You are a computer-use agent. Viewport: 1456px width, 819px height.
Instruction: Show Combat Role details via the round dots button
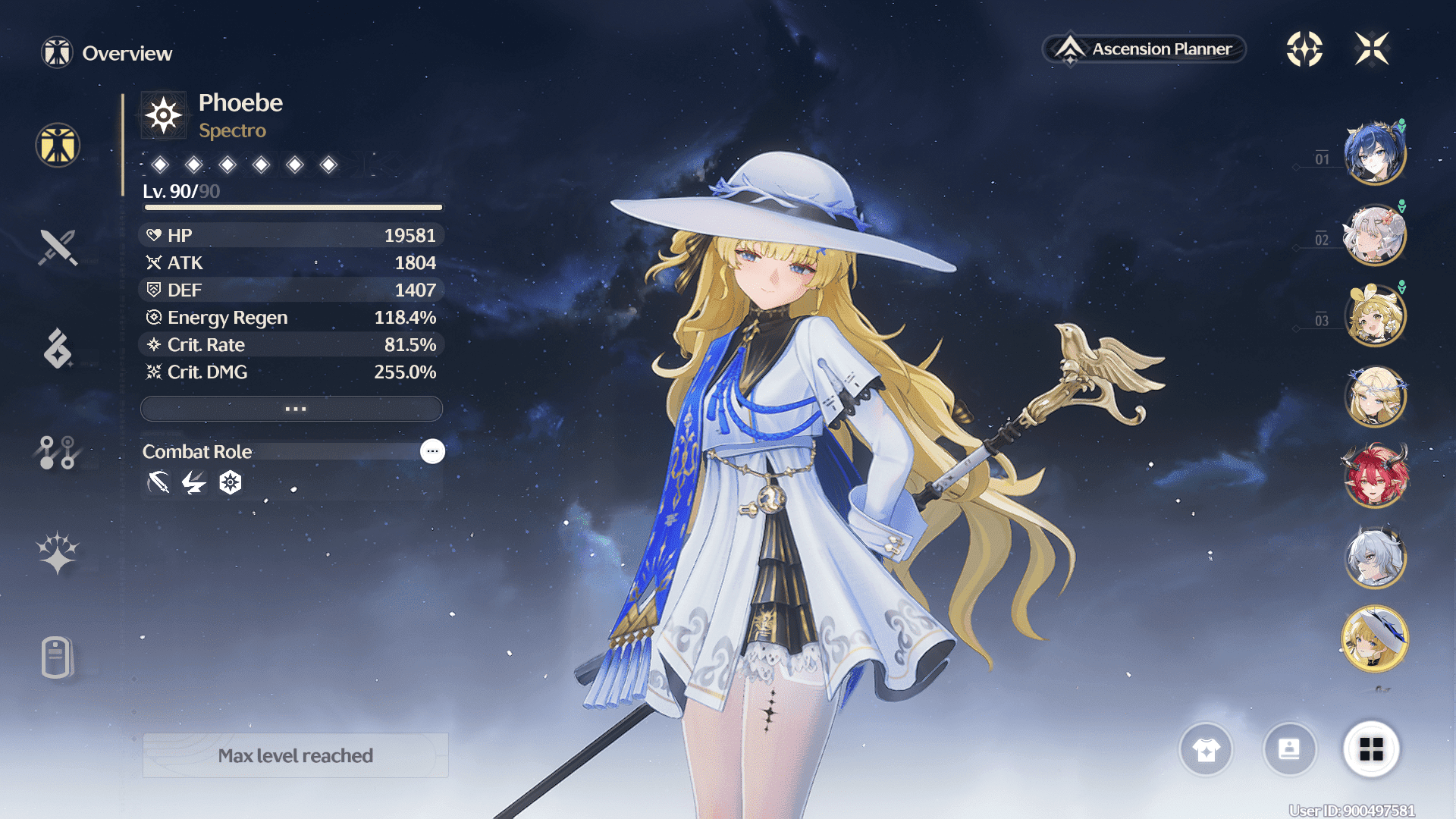pyautogui.click(x=432, y=451)
